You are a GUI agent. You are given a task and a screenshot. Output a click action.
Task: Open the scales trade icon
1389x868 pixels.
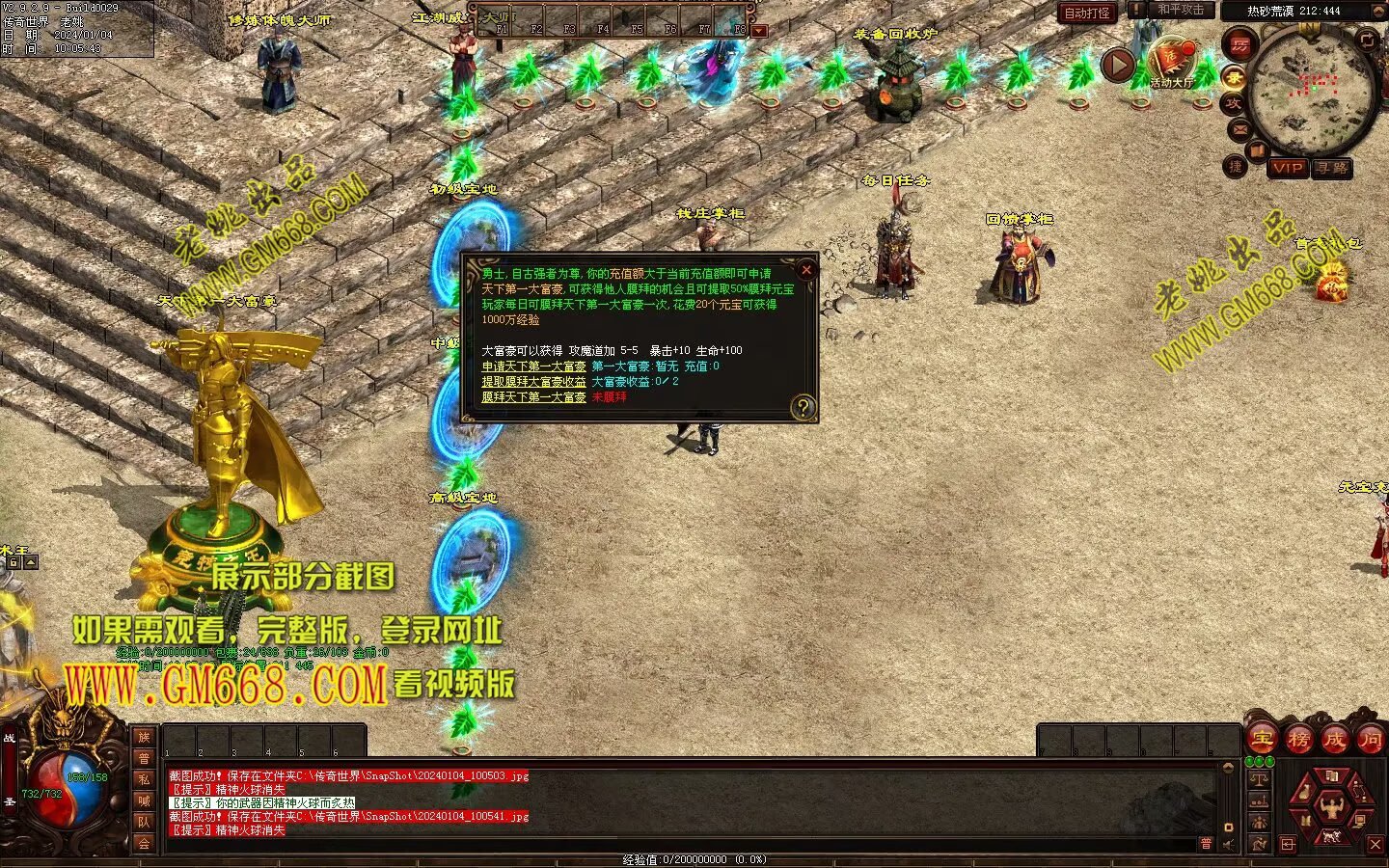click(x=1259, y=779)
